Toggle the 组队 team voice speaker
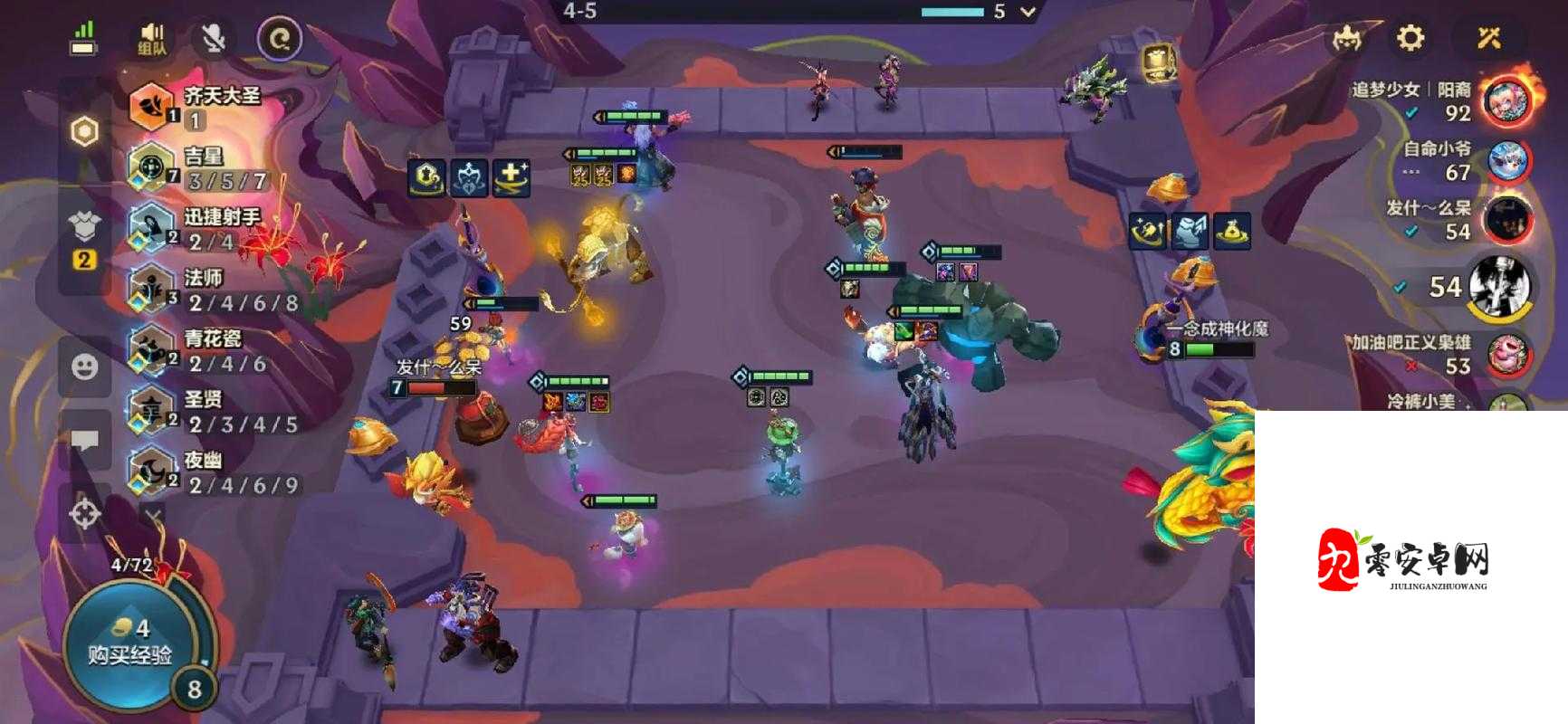Viewport: 1568px width, 724px height. click(152, 39)
